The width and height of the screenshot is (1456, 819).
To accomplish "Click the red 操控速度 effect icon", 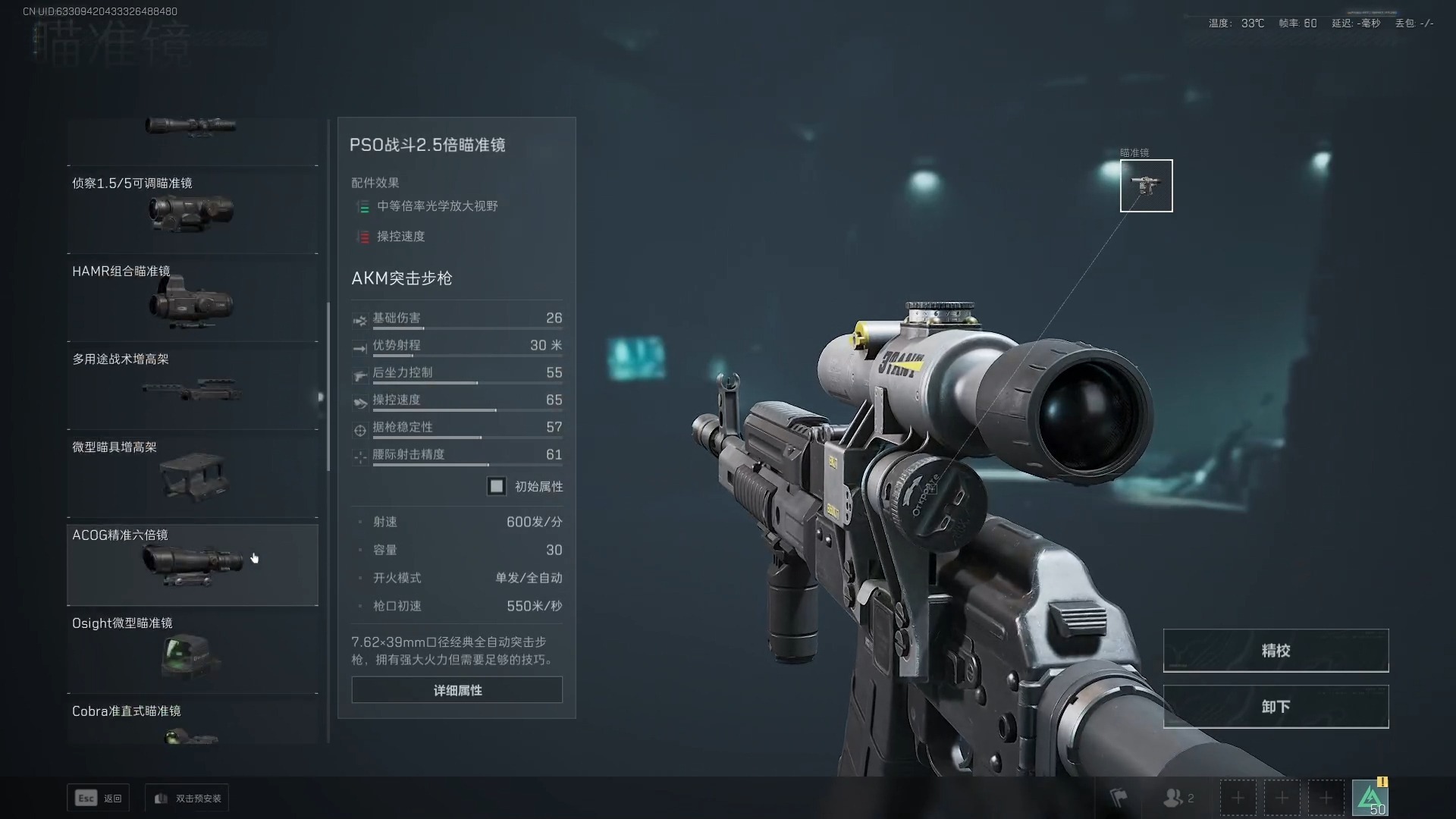I will pyautogui.click(x=363, y=237).
